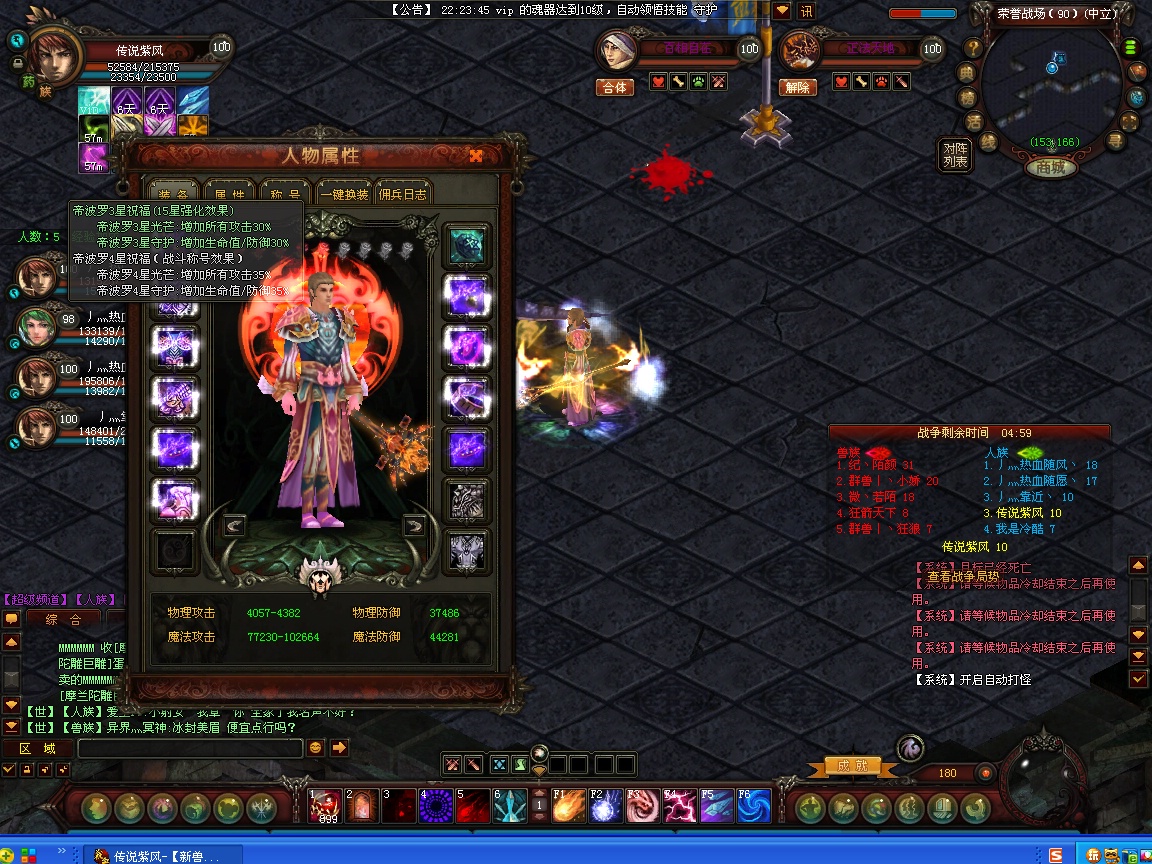Image resolution: width=1152 pixels, height=864 pixels.
Task: Click the 解除 dismiss button
Action: [797, 87]
